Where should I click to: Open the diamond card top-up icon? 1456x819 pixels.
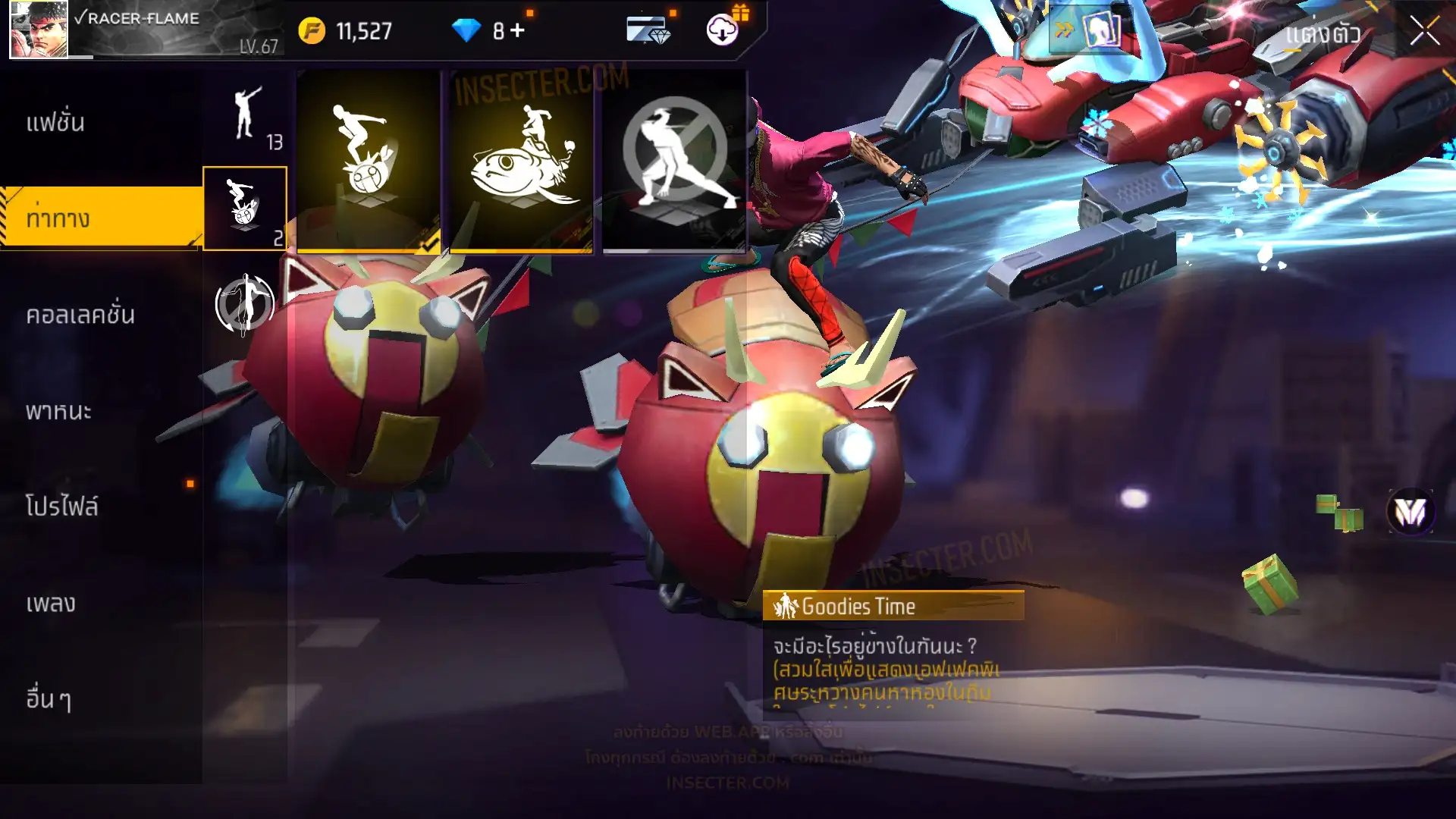648,30
